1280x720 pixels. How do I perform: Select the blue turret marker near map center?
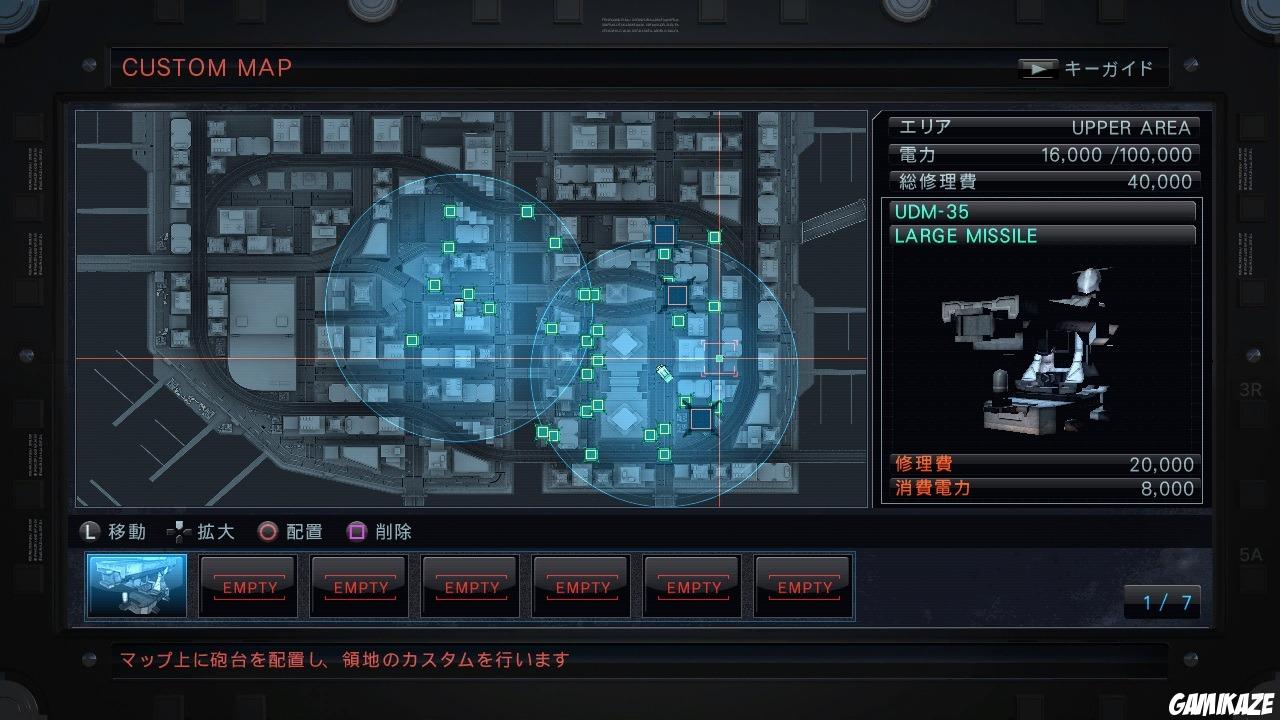677,295
